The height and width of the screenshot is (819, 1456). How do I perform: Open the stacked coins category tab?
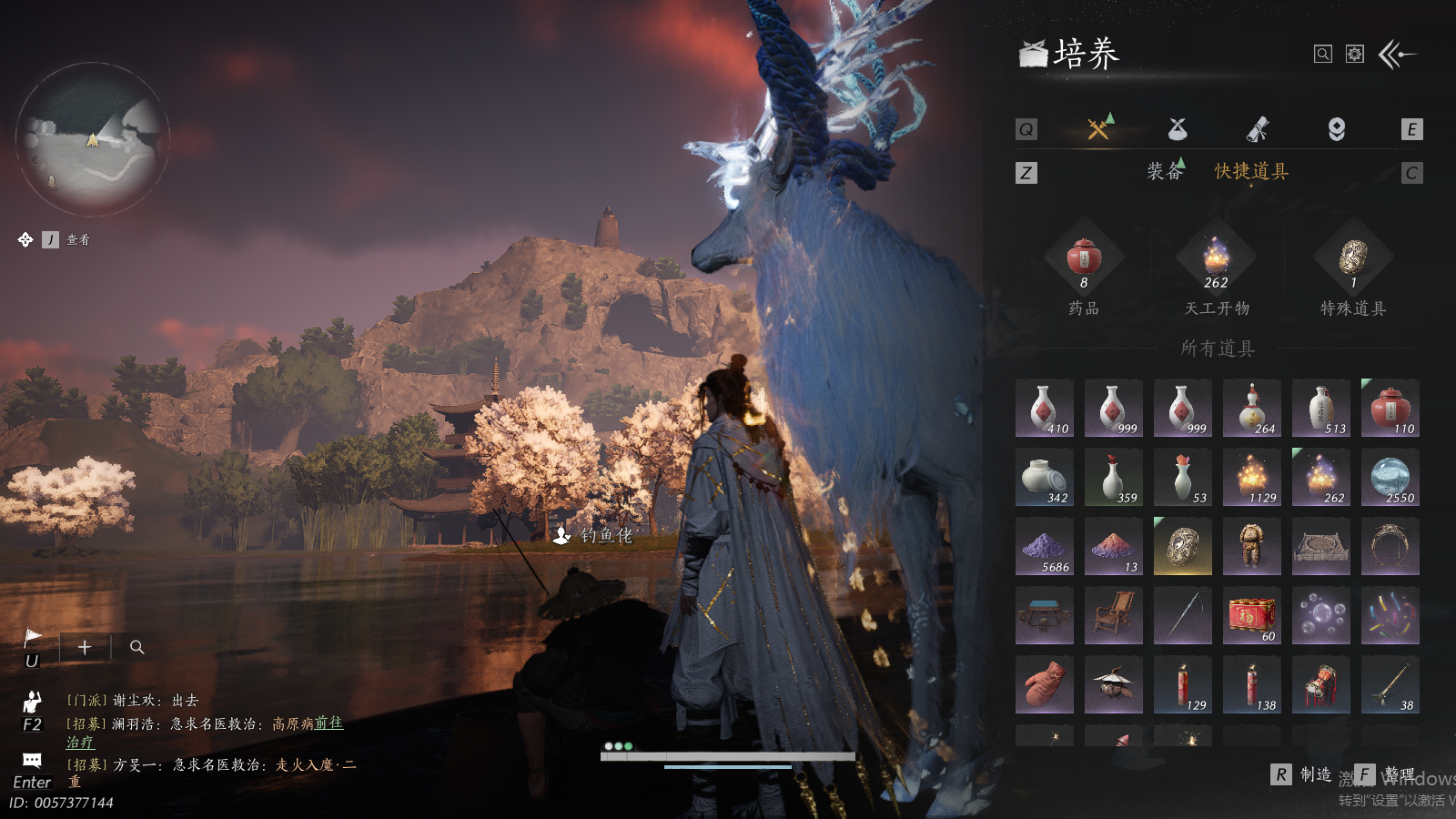tap(1336, 129)
